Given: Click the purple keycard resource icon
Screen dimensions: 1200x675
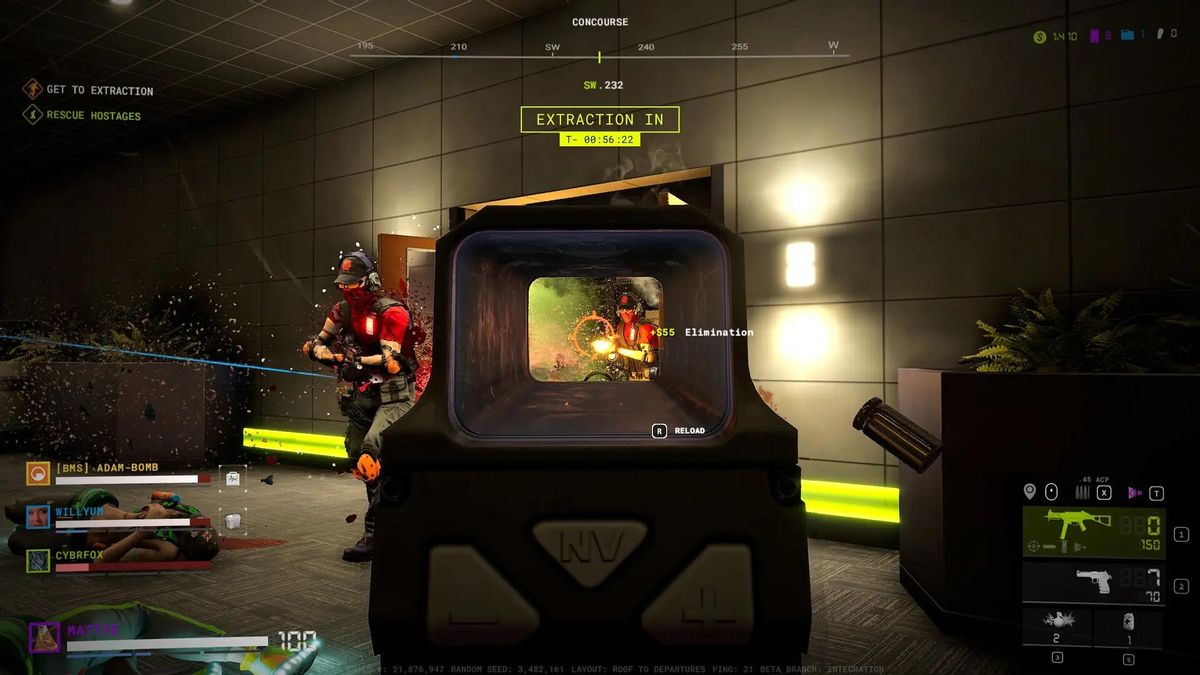Looking at the screenshot, I should (1094, 36).
